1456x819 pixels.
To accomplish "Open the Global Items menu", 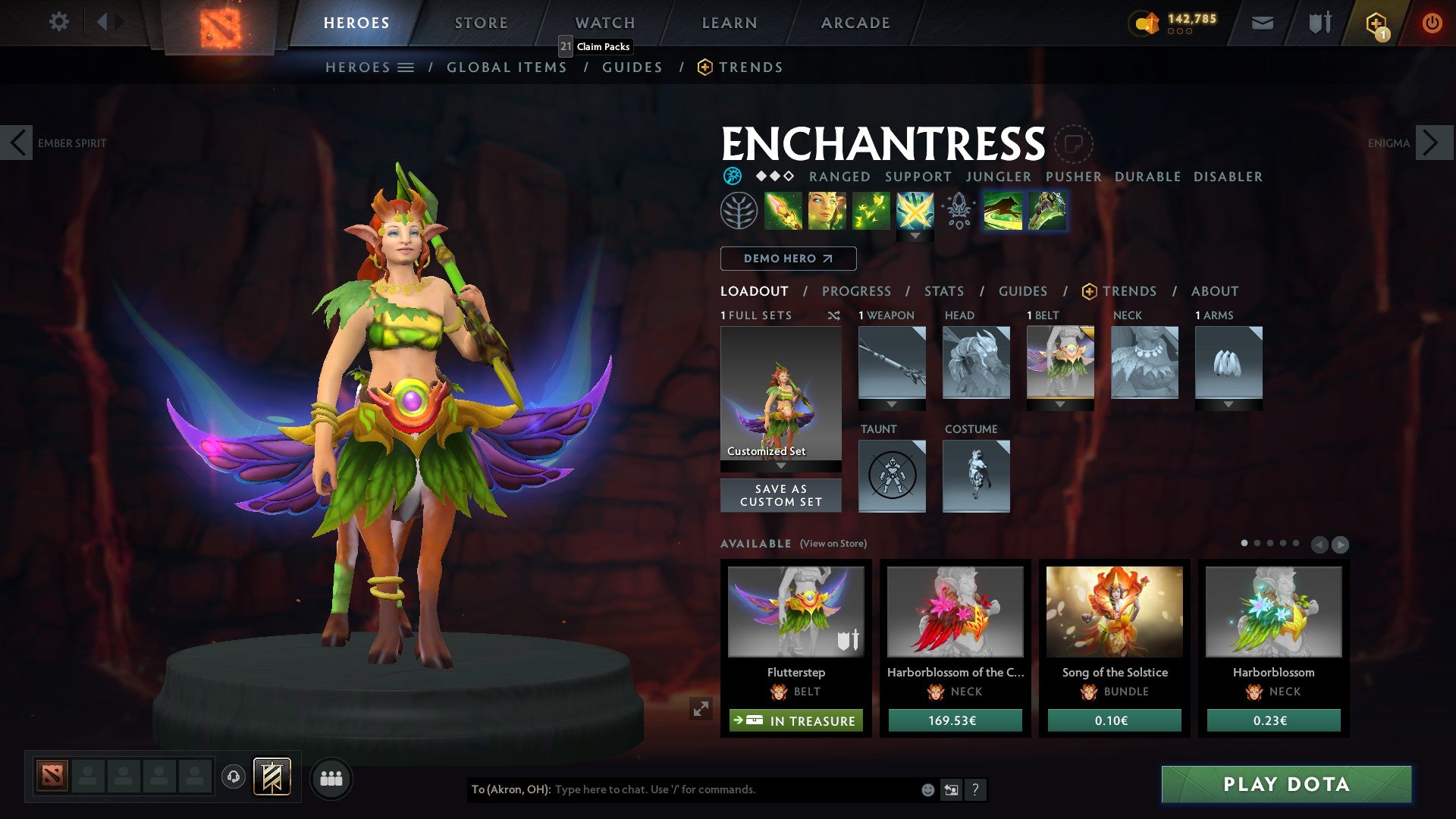I will coord(507,67).
